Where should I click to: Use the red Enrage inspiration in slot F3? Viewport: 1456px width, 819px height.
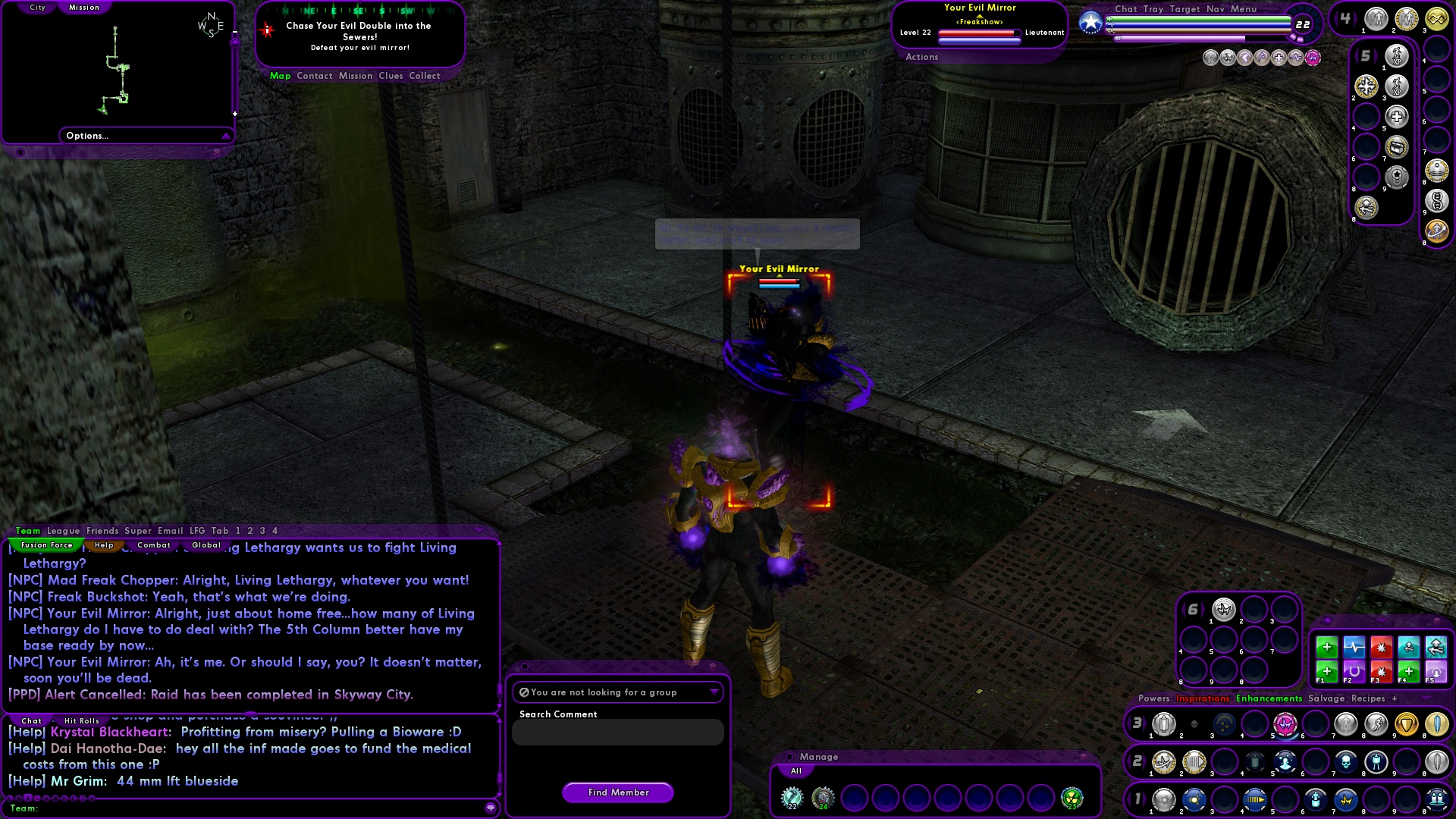(1382, 672)
